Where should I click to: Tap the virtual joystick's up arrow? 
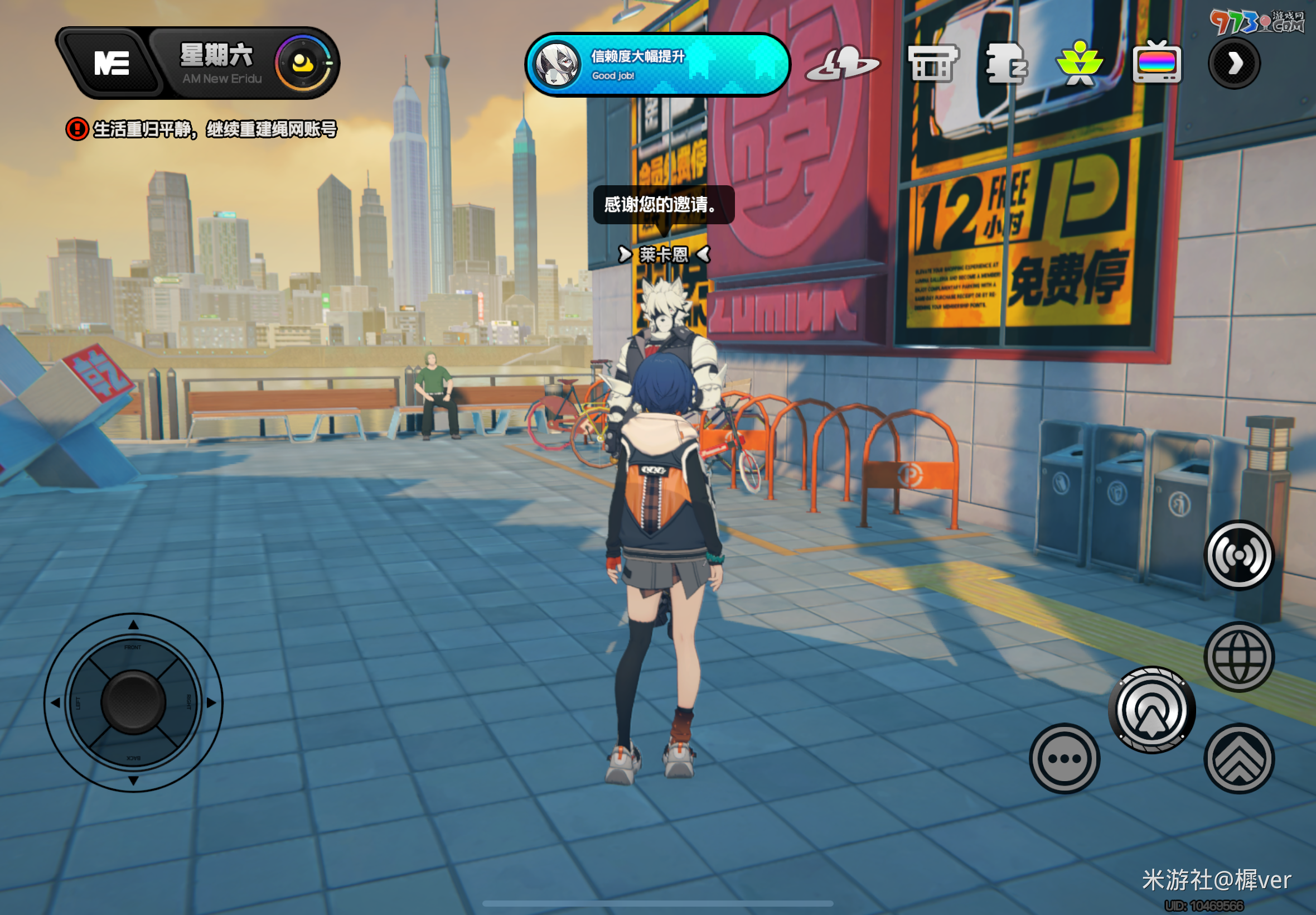(133, 624)
